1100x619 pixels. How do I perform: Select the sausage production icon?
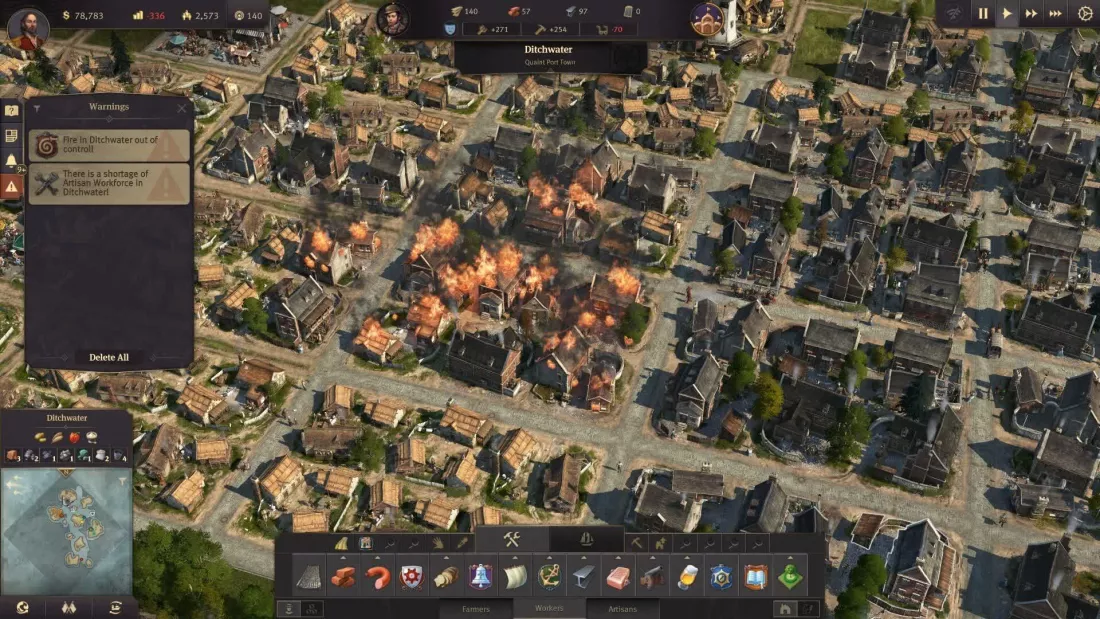378,577
